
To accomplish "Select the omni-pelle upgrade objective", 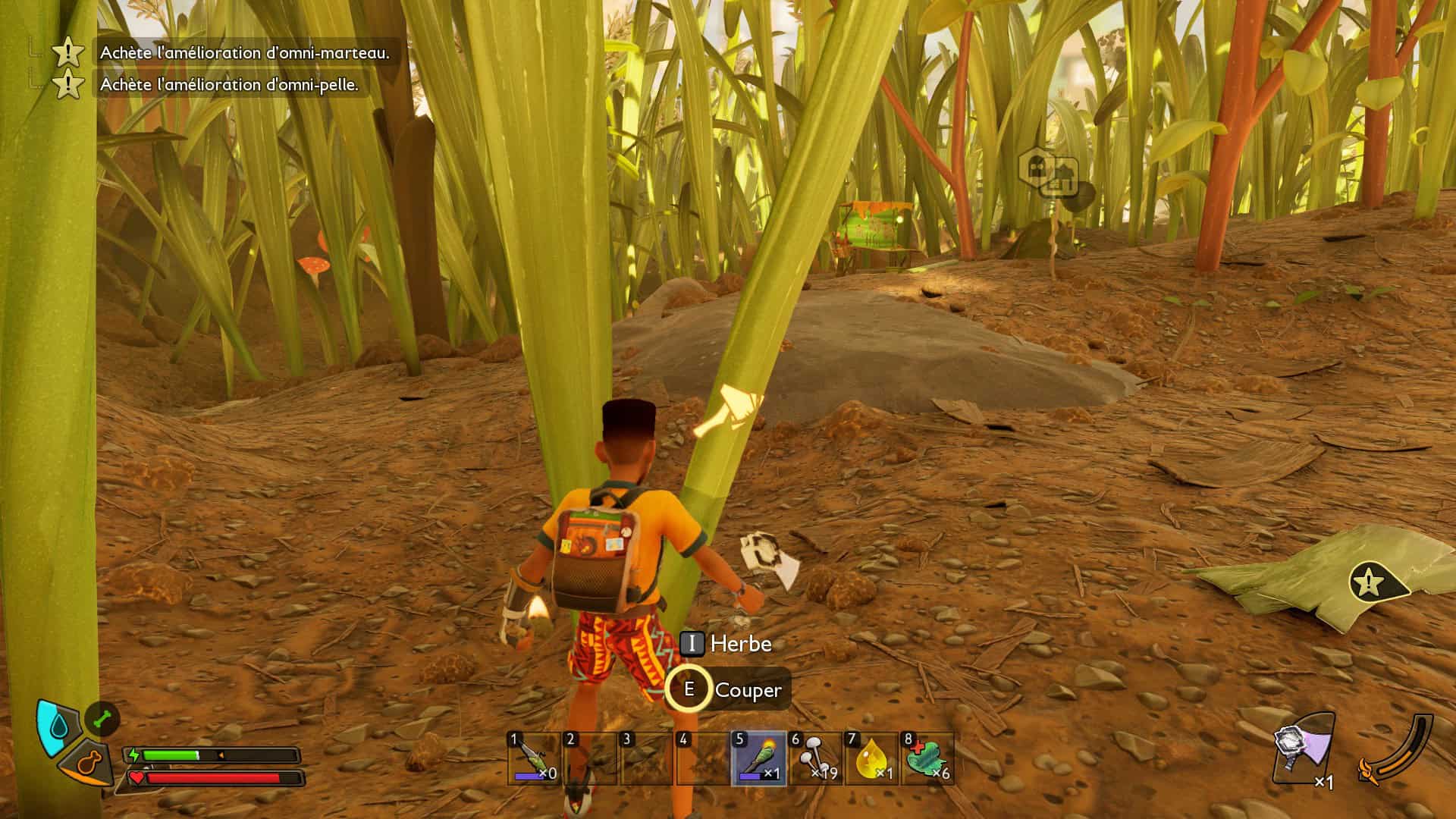I will pyautogui.click(x=228, y=85).
